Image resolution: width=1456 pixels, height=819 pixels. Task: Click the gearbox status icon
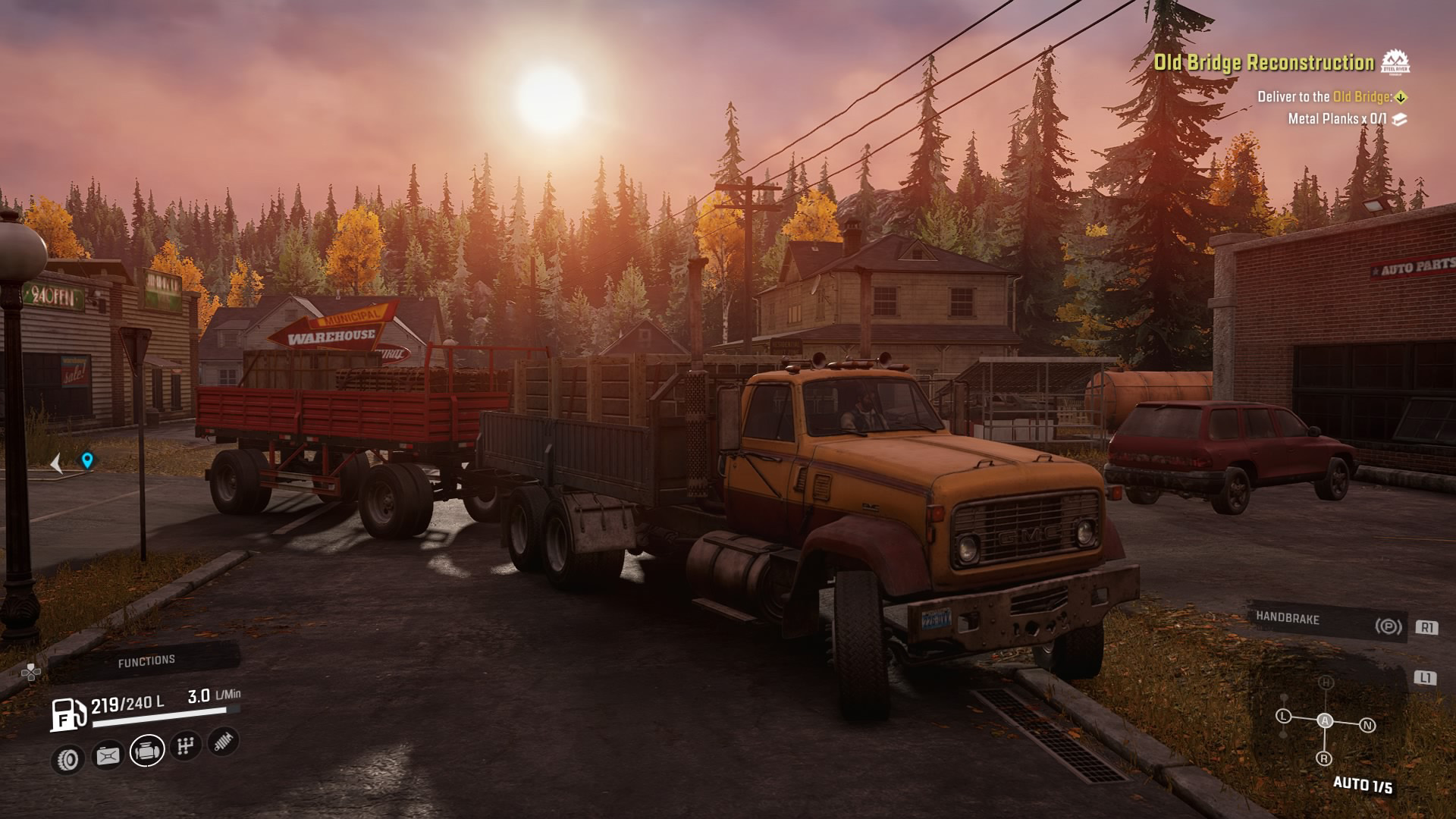coord(184,746)
